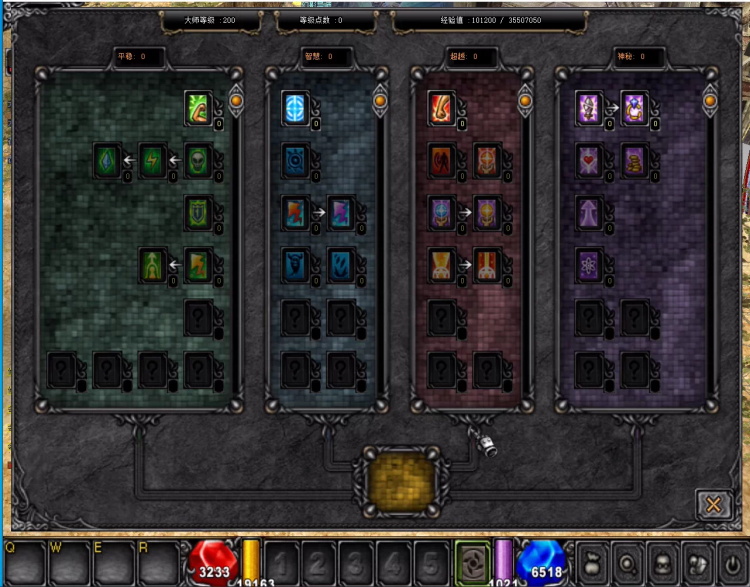750x587 pixels.
Task: Close the master skill tree window
Action: coord(713,505)
